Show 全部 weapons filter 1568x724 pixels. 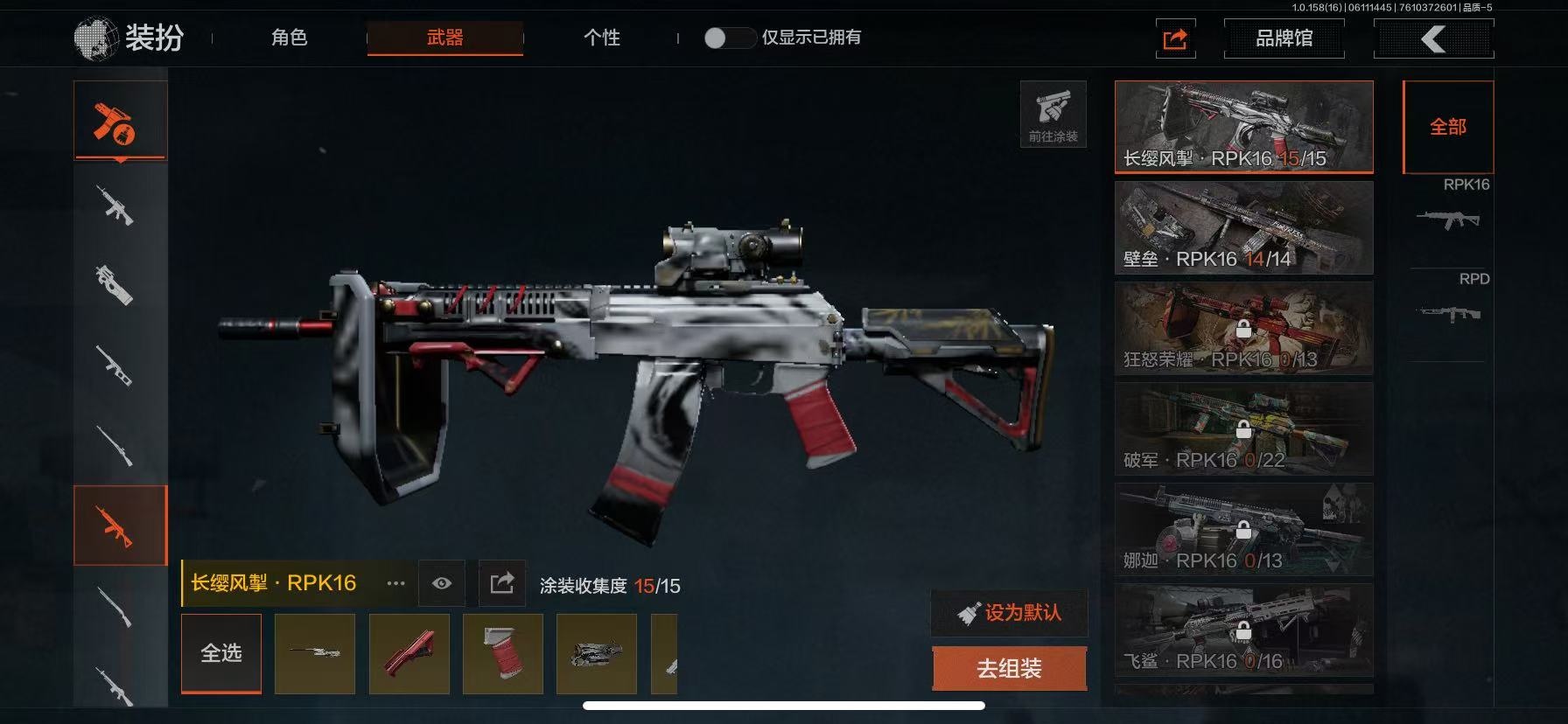tap(1447, 128)
